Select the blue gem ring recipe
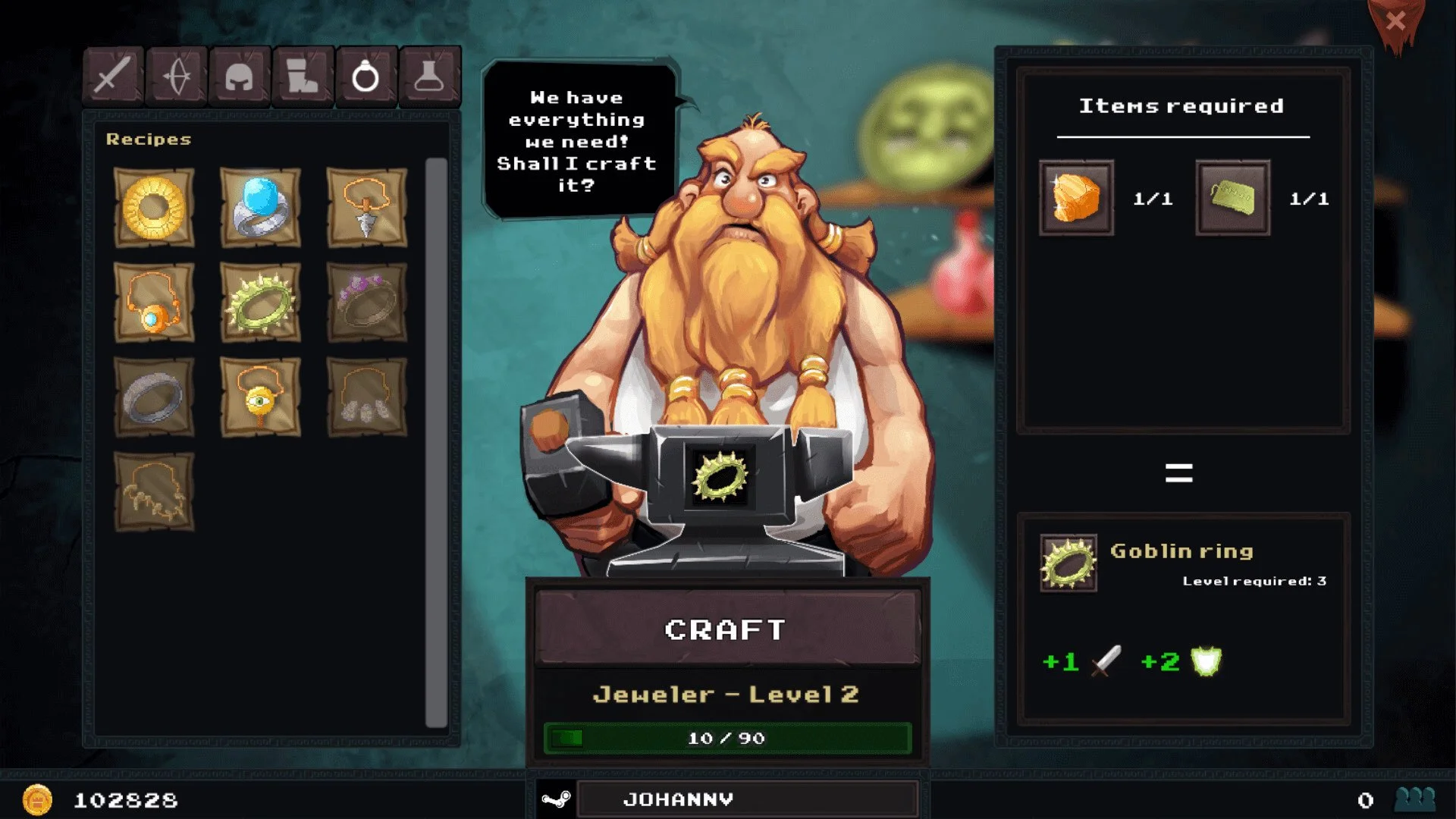Image resolution: width=1456 pixels, height=819 pixels. coord(262,207)
